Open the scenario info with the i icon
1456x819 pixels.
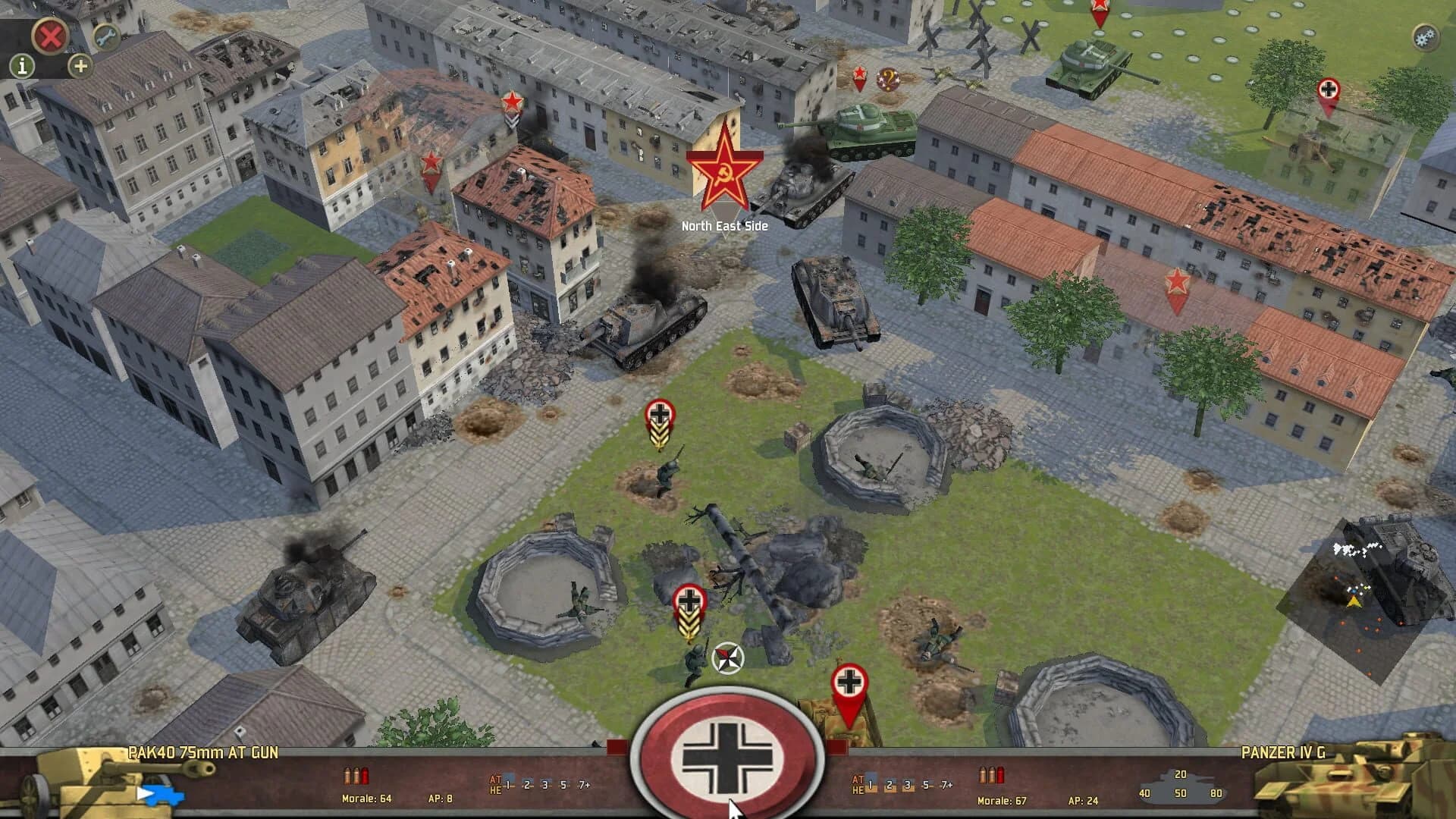tap(21, 64)
